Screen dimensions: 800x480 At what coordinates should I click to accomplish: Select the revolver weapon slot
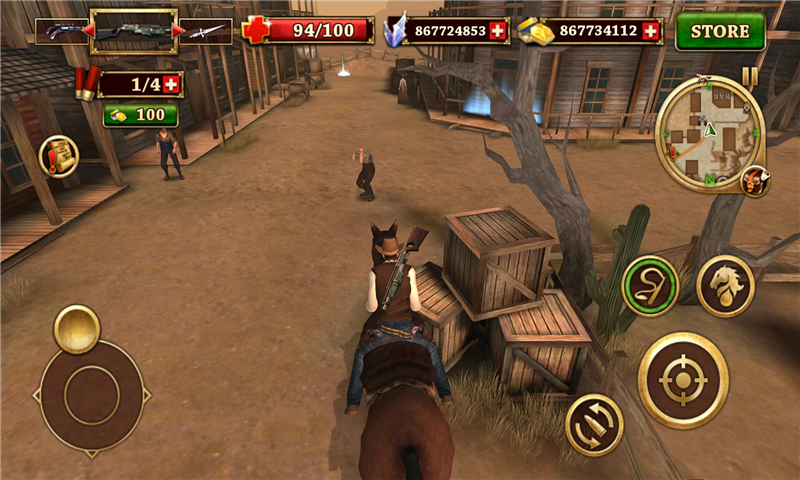coord(58,31)
